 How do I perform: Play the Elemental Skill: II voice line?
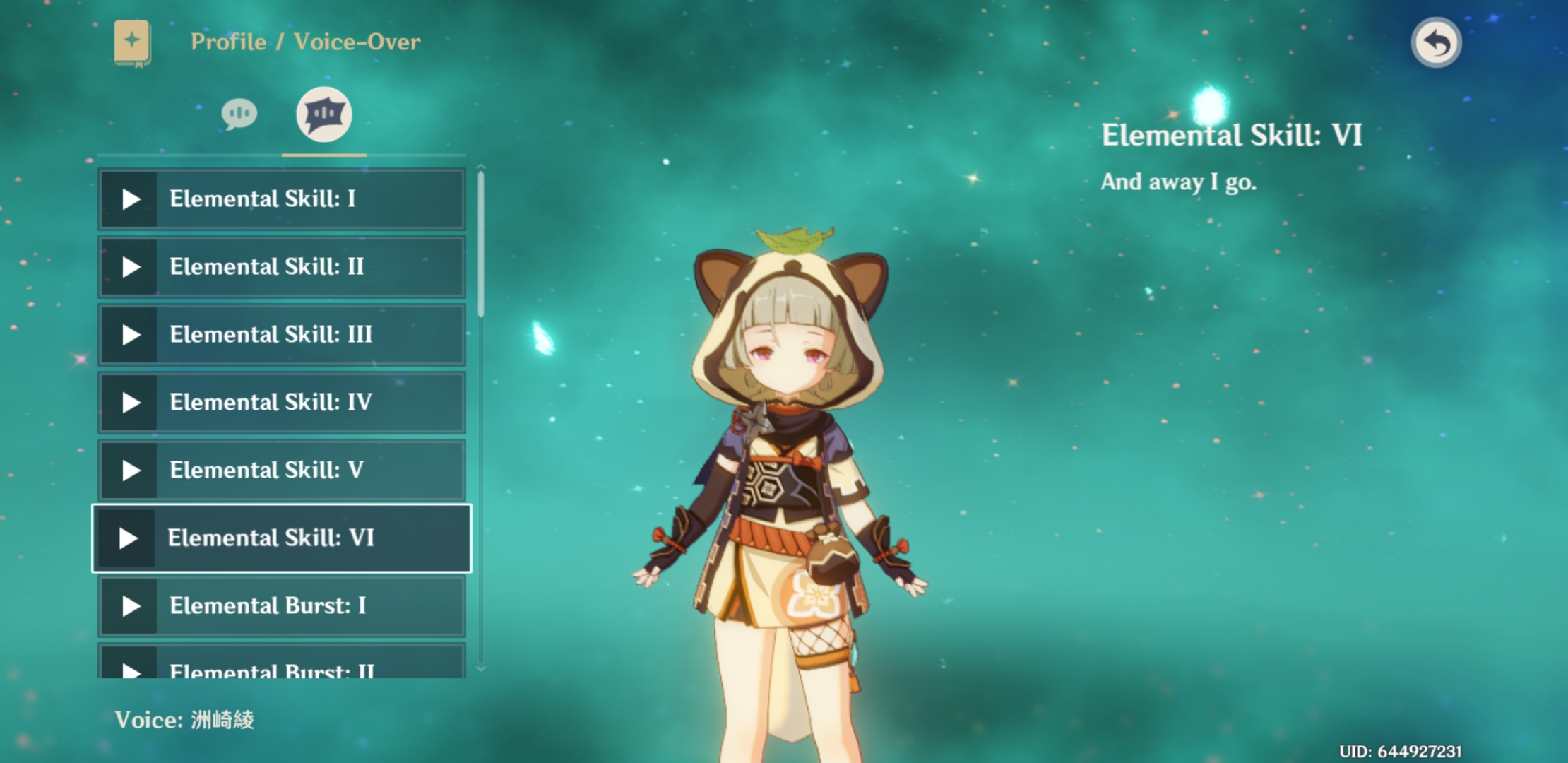click(131, 267)
